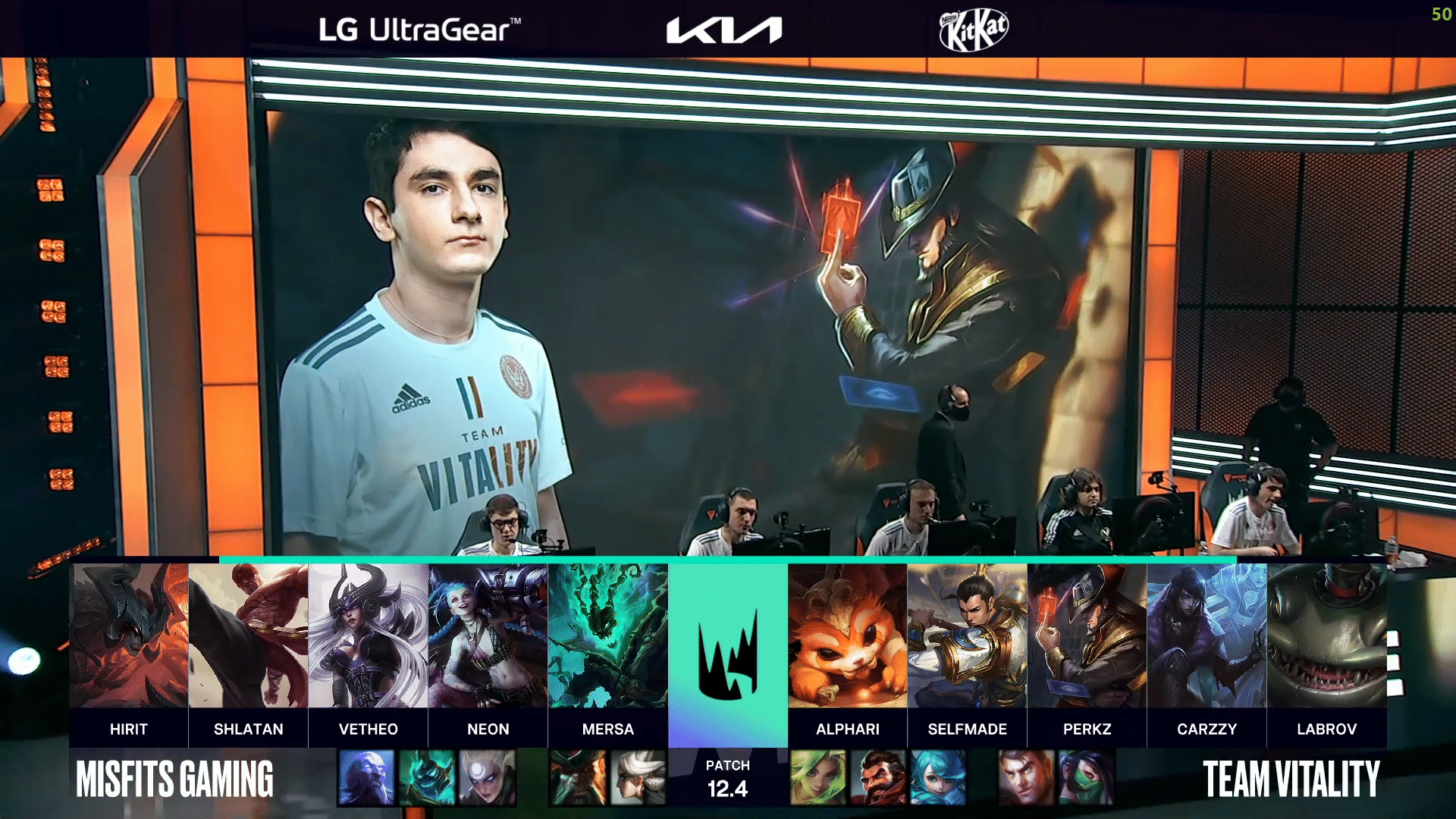Click the banned Zeri icon
The image size is (1456, 819).
coord(818,777)
